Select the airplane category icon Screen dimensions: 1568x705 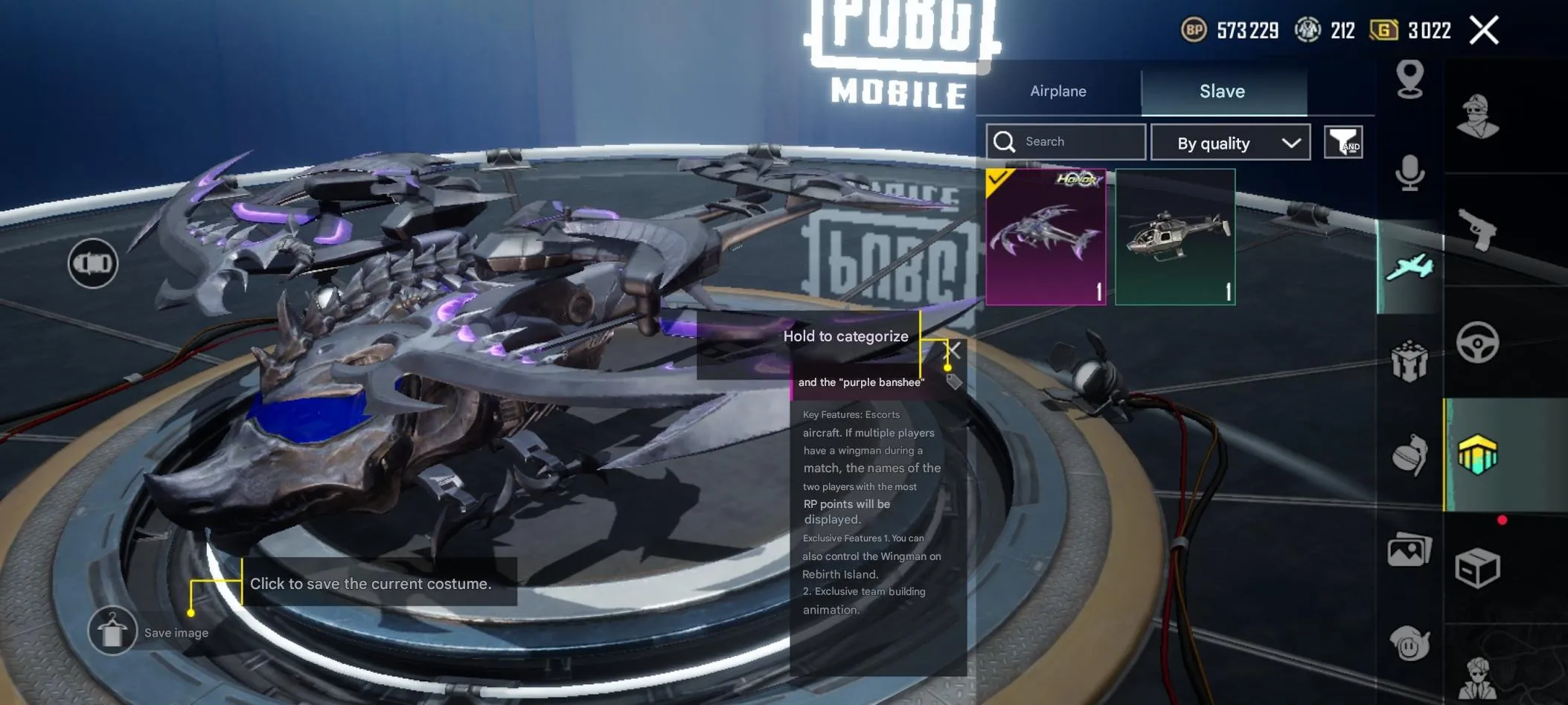tap(1409, 267)
